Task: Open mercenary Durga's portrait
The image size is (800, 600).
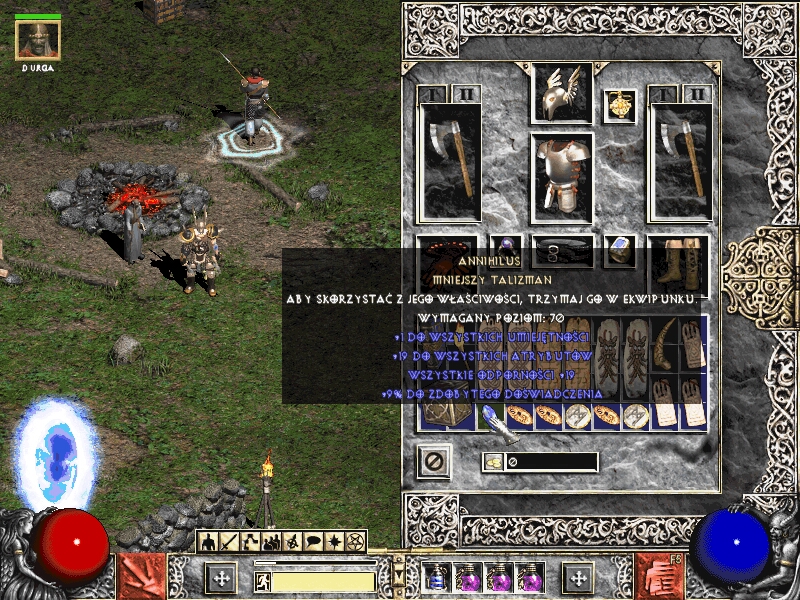Action: pyautogui.click(x=38, y=40)
